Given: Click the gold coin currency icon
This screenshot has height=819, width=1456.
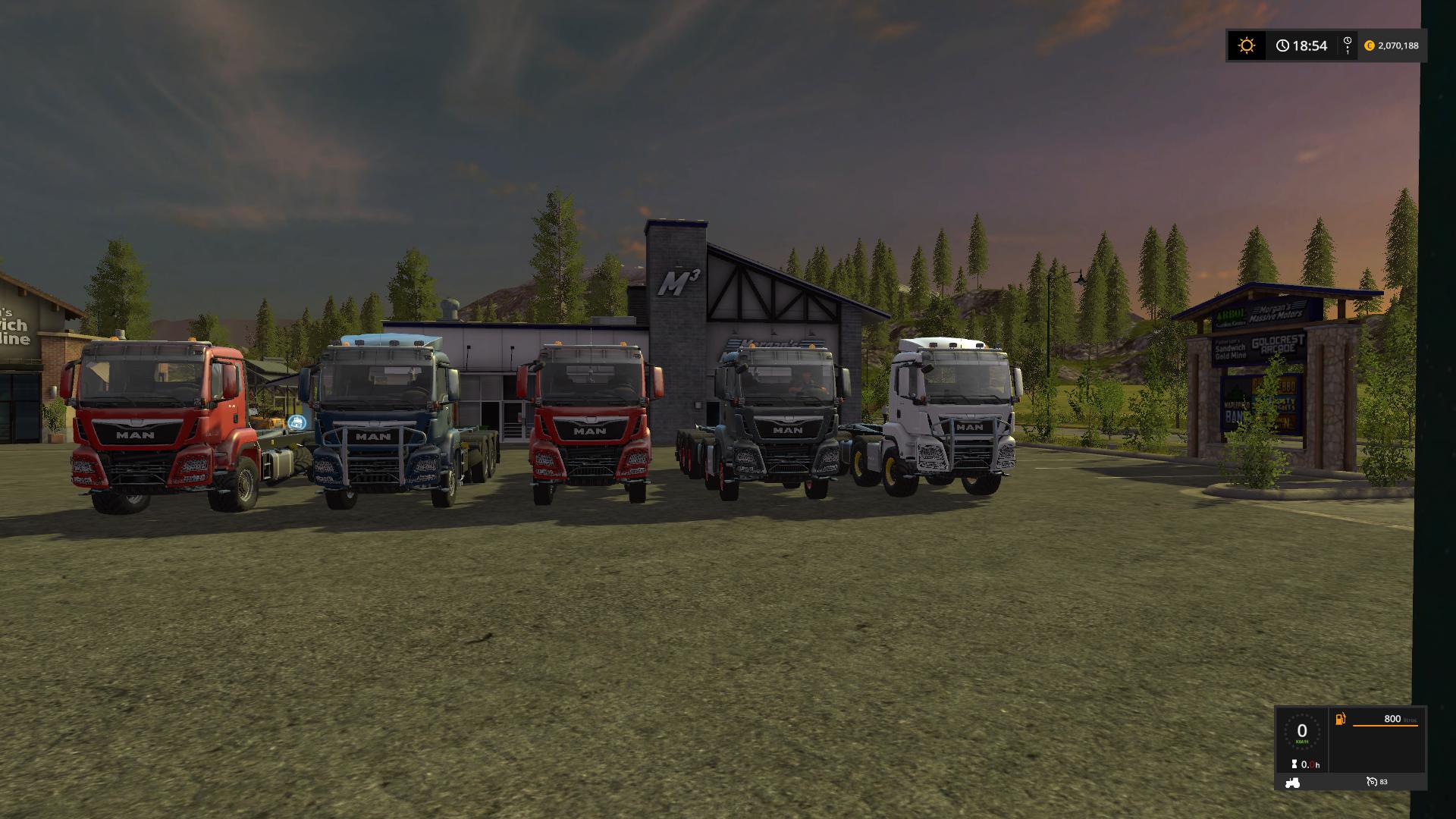Looking at the screenshot, I should (1370, 45).
